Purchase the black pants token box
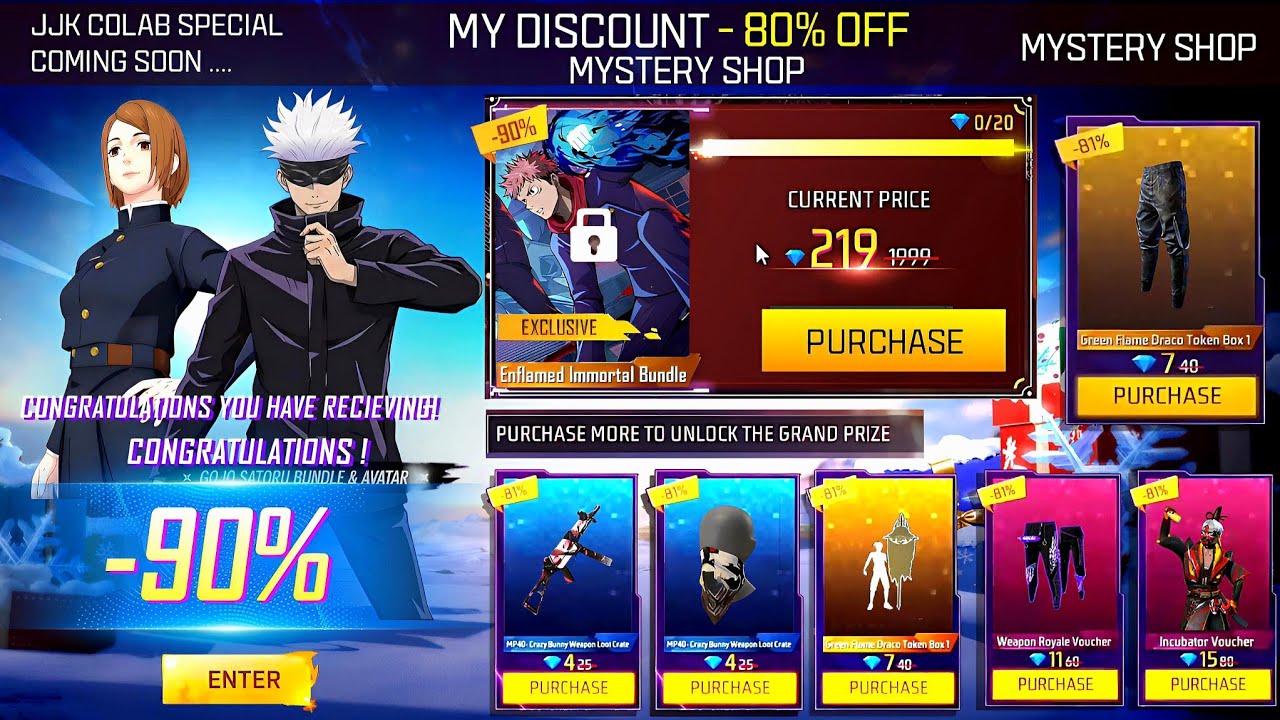Viewport: 1280px width, 720px height. (x=1167, y=396)
